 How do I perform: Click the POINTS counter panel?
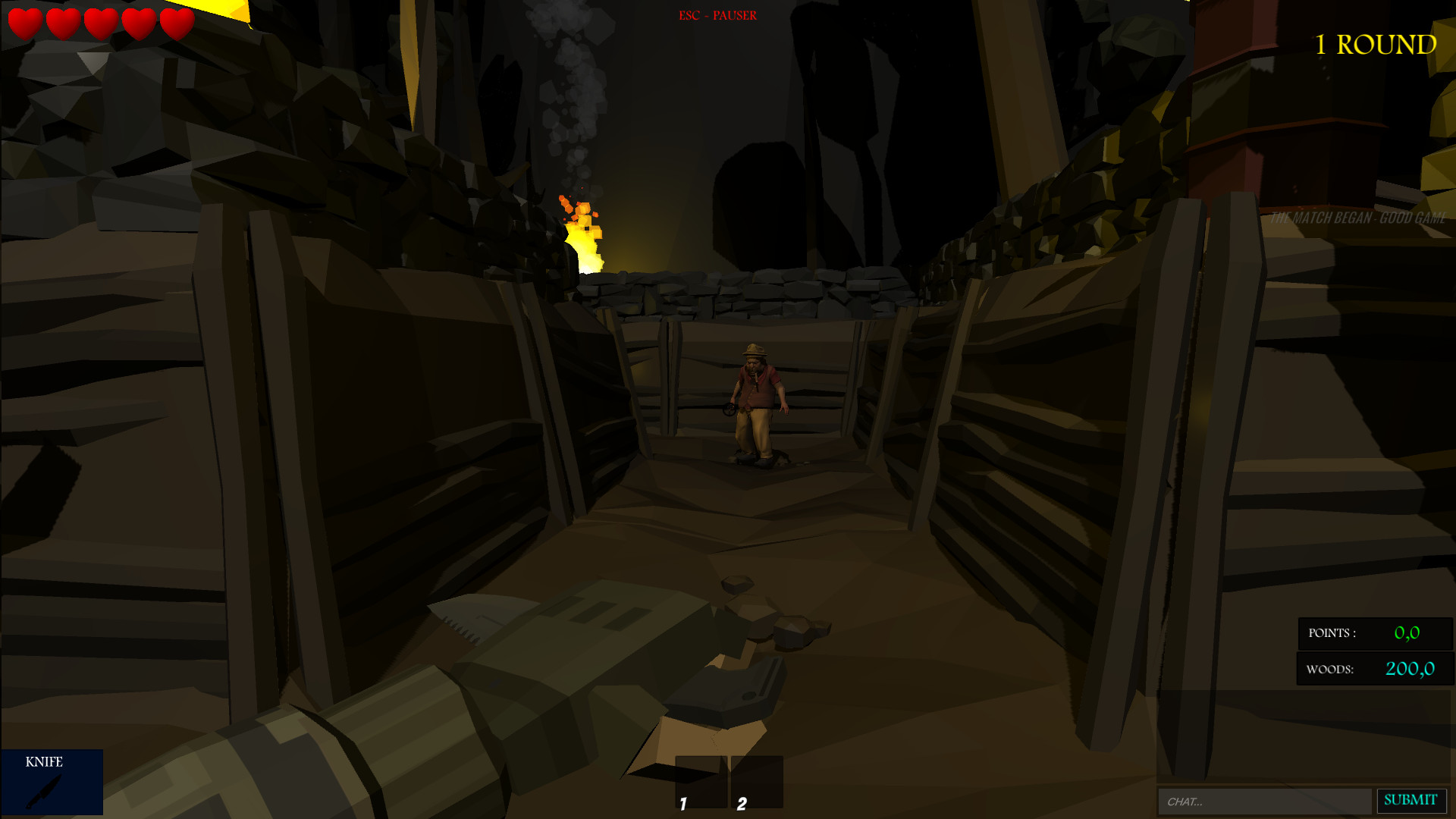(1374, 635)
